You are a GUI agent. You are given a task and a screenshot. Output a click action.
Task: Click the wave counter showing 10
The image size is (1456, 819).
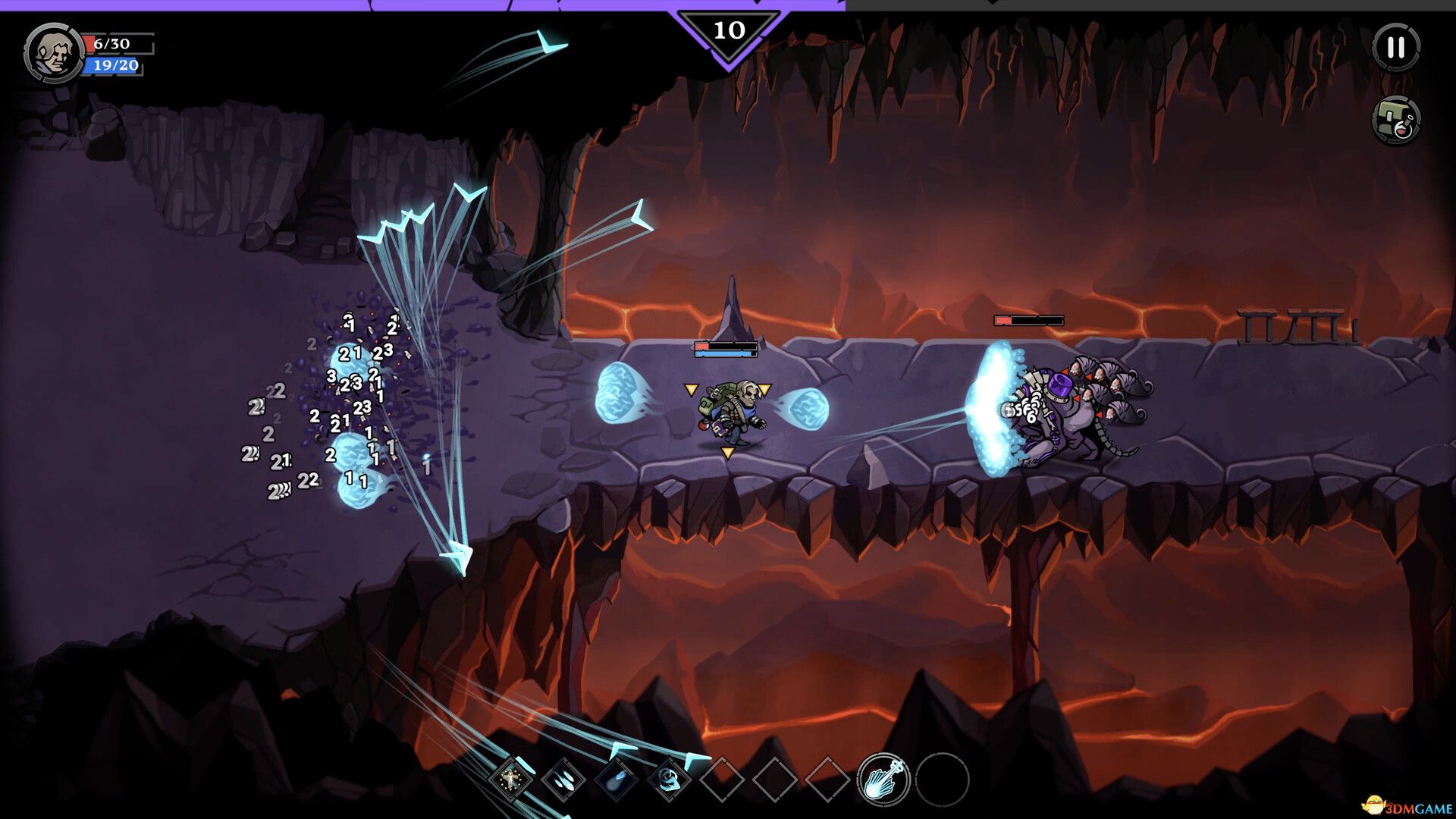click(x=730, y=30)
